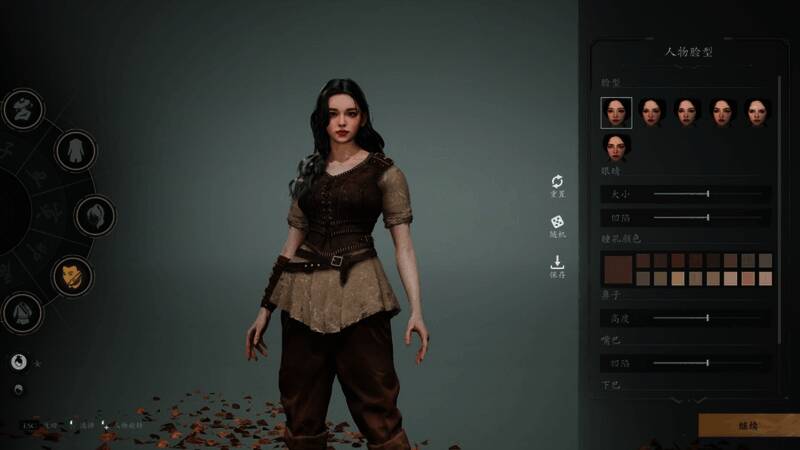Image resolution: width=800 pixels, height=450 pixels.
Task: Open the hairstyle category on the wheel
Action: click(95, 215)
